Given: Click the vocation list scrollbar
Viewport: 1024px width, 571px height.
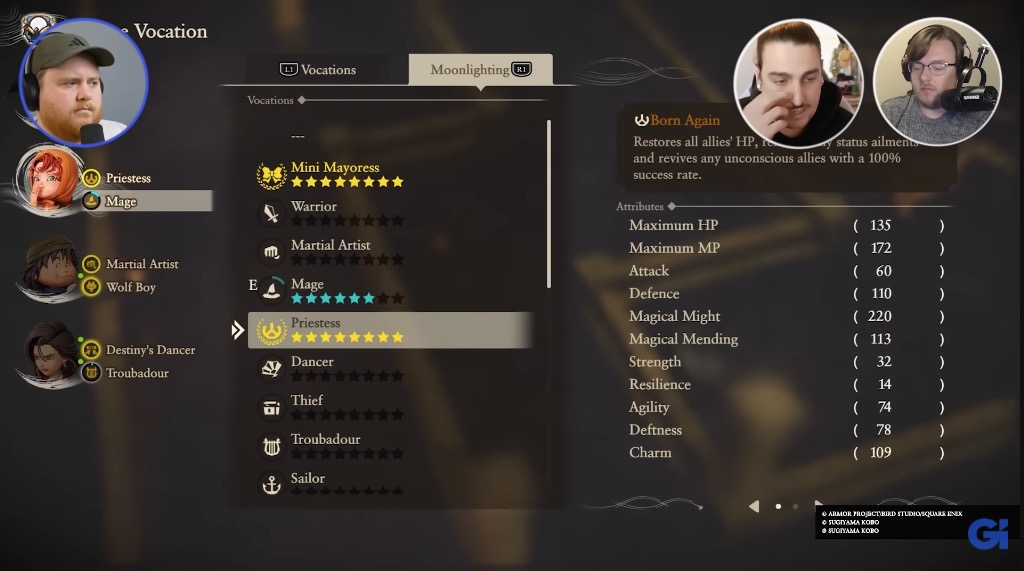Looking at the screenshot, I should click(x=549, y=203).
